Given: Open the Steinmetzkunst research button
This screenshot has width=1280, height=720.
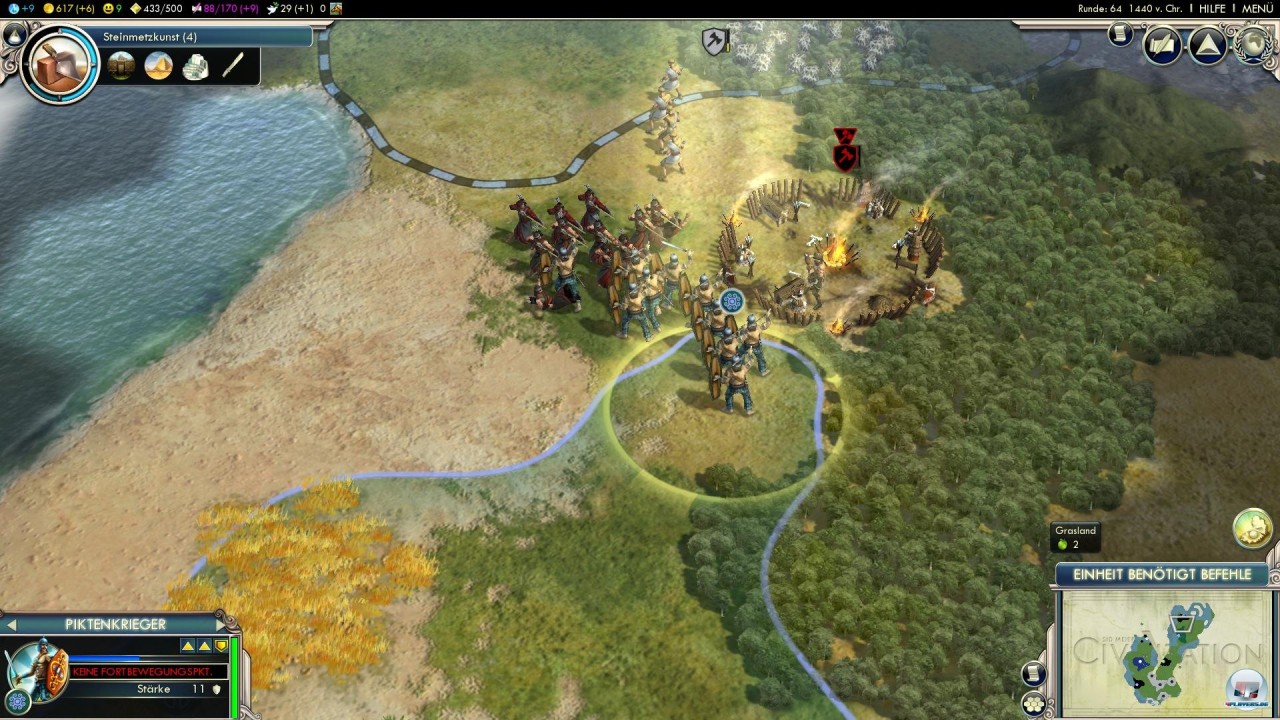Looking at the screenshot, I should click(150, 37).
